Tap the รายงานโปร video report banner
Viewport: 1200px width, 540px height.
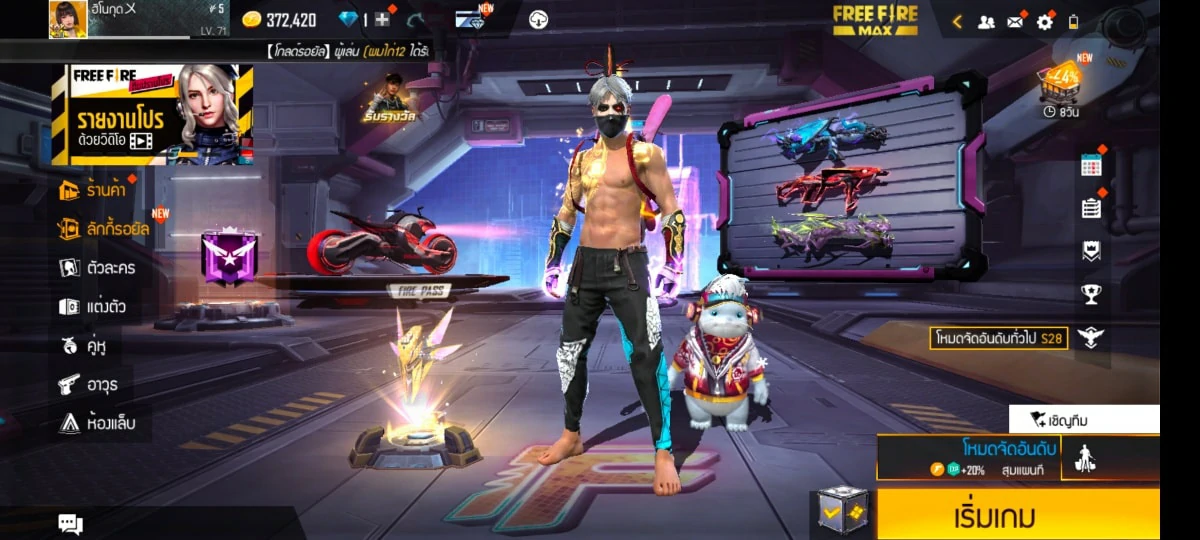pyautogui.click(x=152, y=114)
